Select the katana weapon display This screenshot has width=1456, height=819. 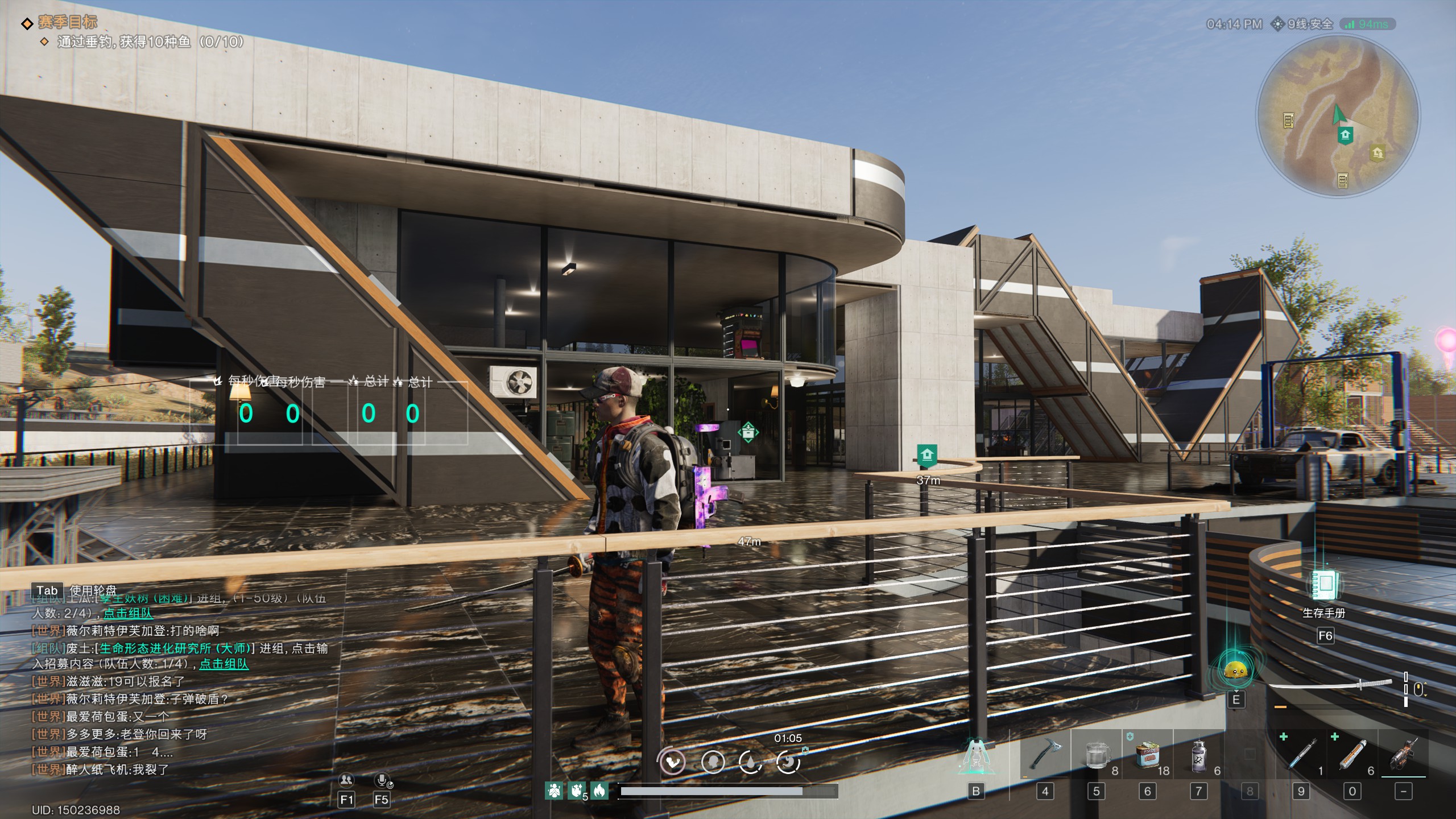pyautogui.click(x=1331, y=685)
